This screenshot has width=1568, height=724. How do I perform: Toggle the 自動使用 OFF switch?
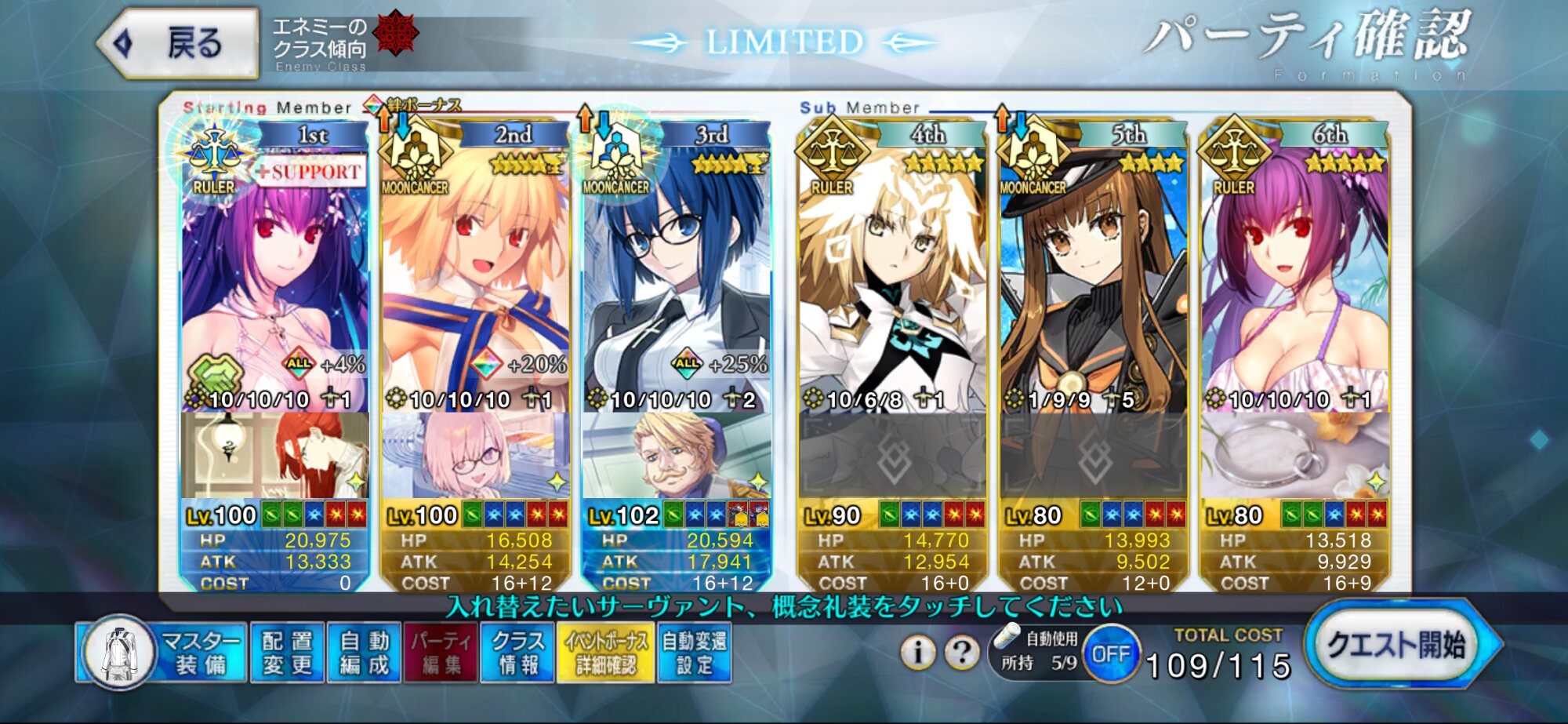(1110, 654)
